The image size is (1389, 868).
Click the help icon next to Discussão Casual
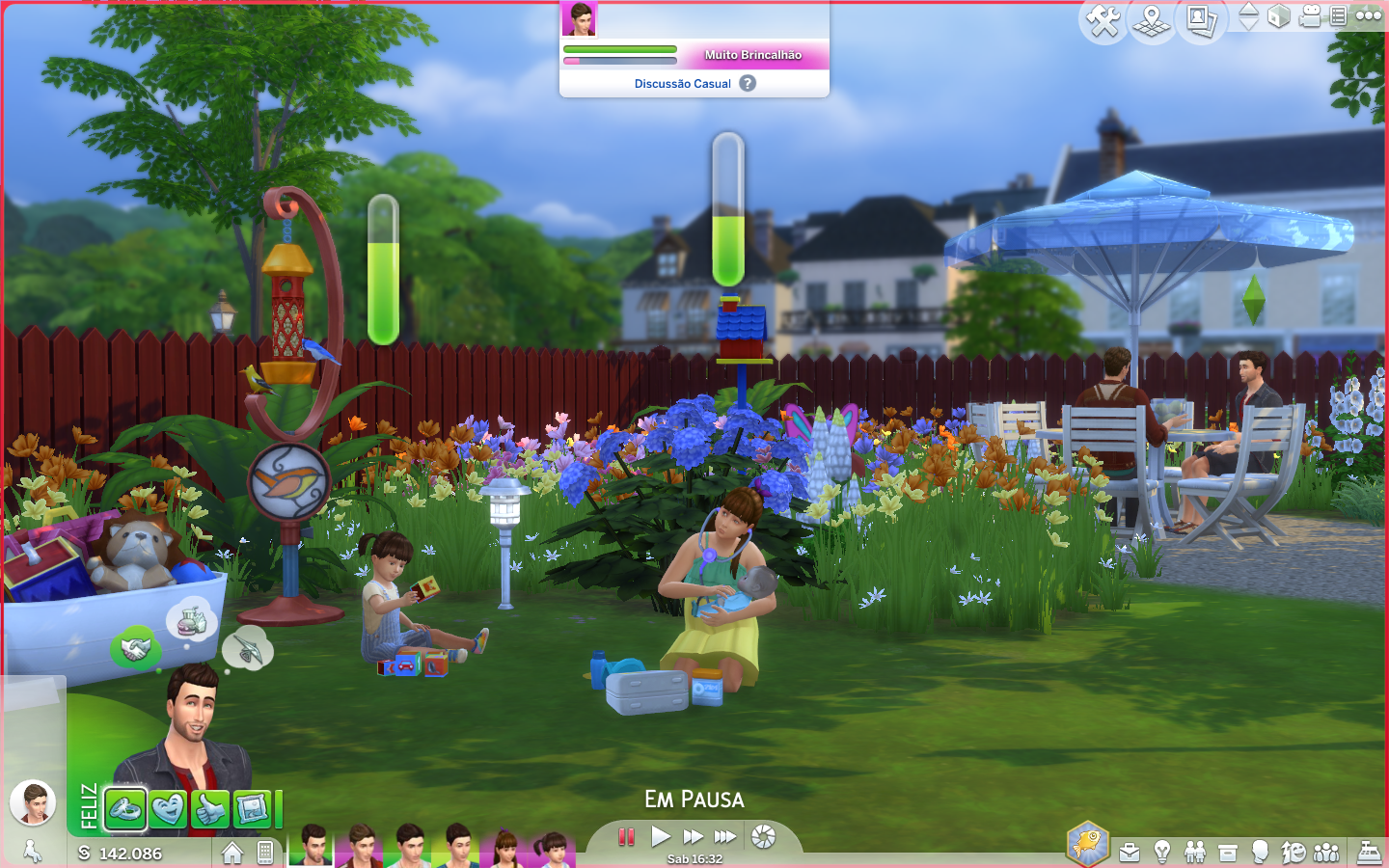coord(748,84)
